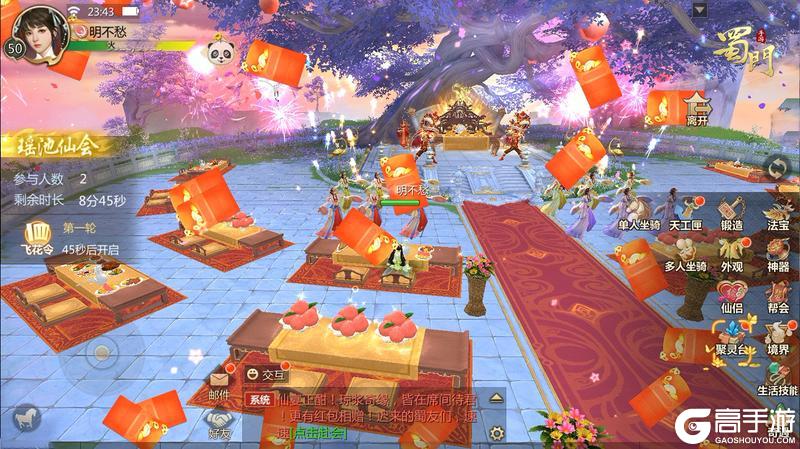800x449 pixels.
Task: Open the 单人坐骑 single mount menu
Action: click(x=639, y=212)
